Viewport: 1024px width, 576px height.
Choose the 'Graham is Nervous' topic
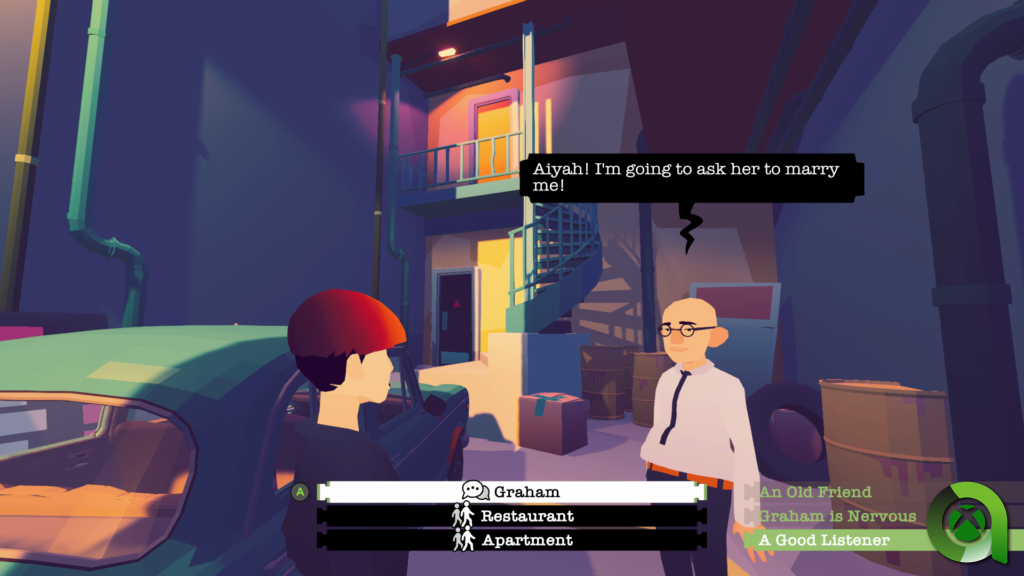coord(837,516)
